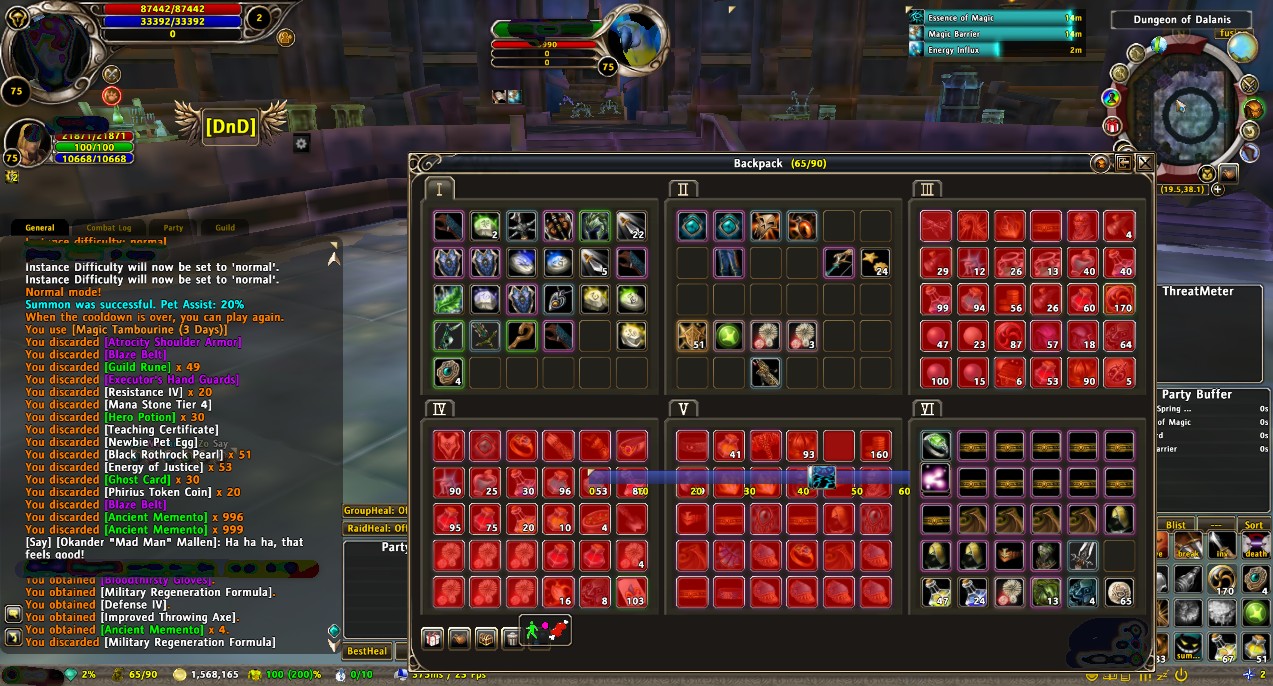
Task: Show the Guild chat tab
Action: tap(225, 227)
